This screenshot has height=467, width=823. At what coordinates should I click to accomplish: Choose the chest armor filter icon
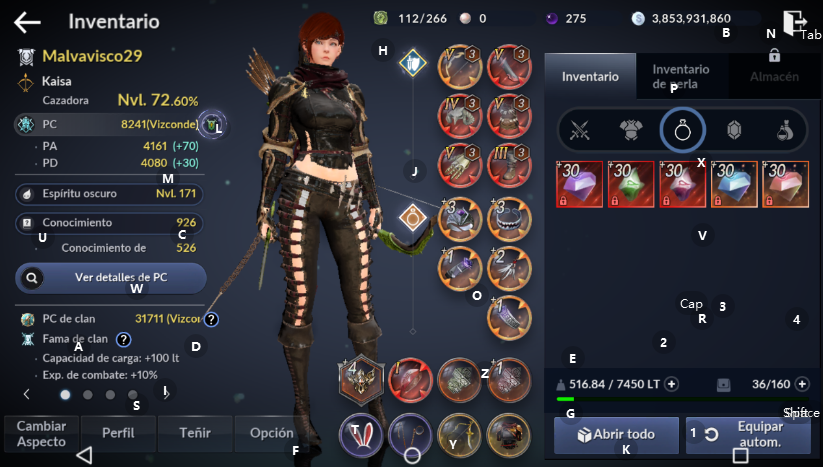pos(631,129)
